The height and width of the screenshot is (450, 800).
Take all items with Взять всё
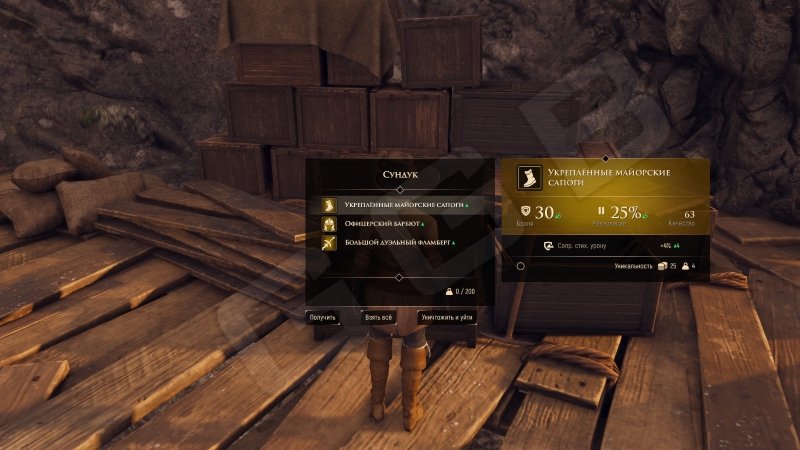pos(378,317)
